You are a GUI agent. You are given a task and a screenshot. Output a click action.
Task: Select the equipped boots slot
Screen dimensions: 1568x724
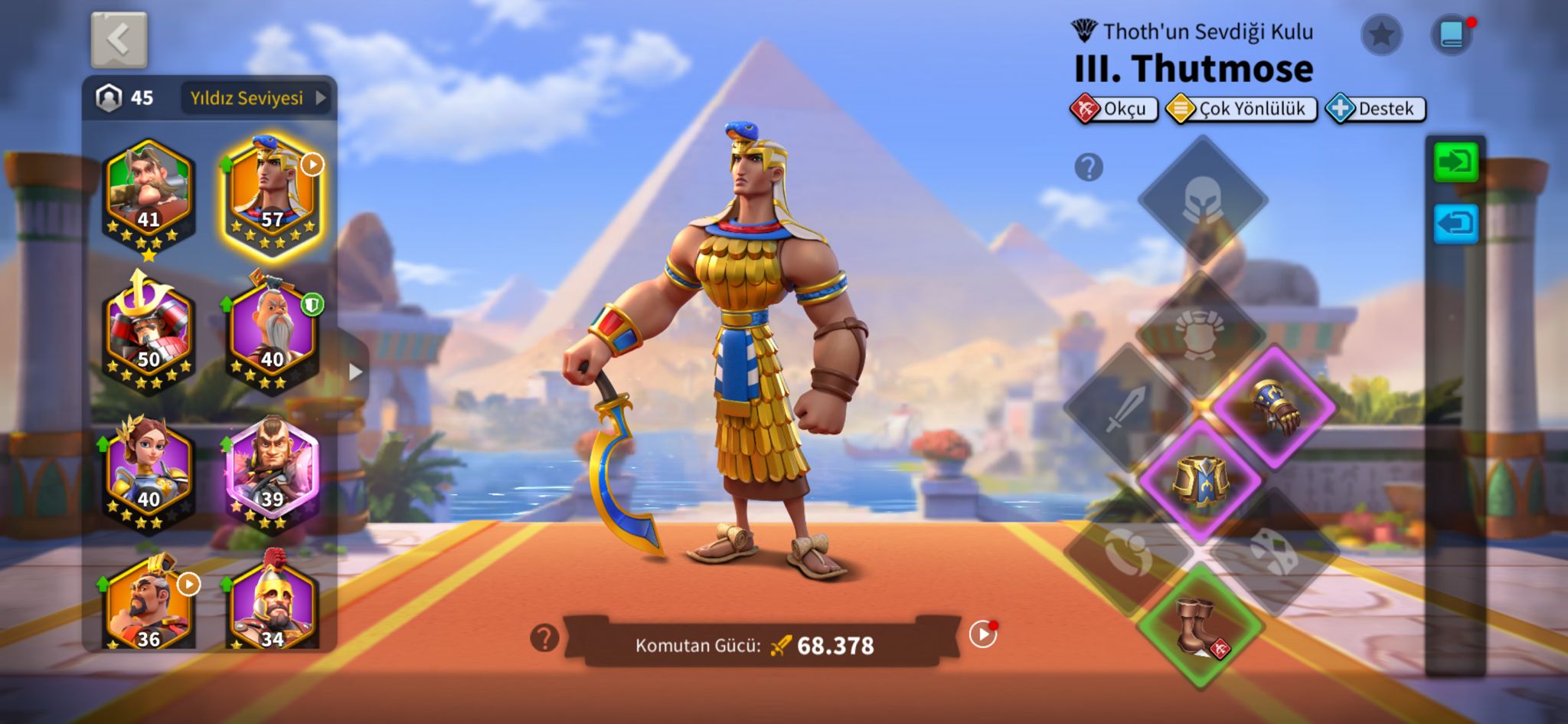[x=1200, y=624]
